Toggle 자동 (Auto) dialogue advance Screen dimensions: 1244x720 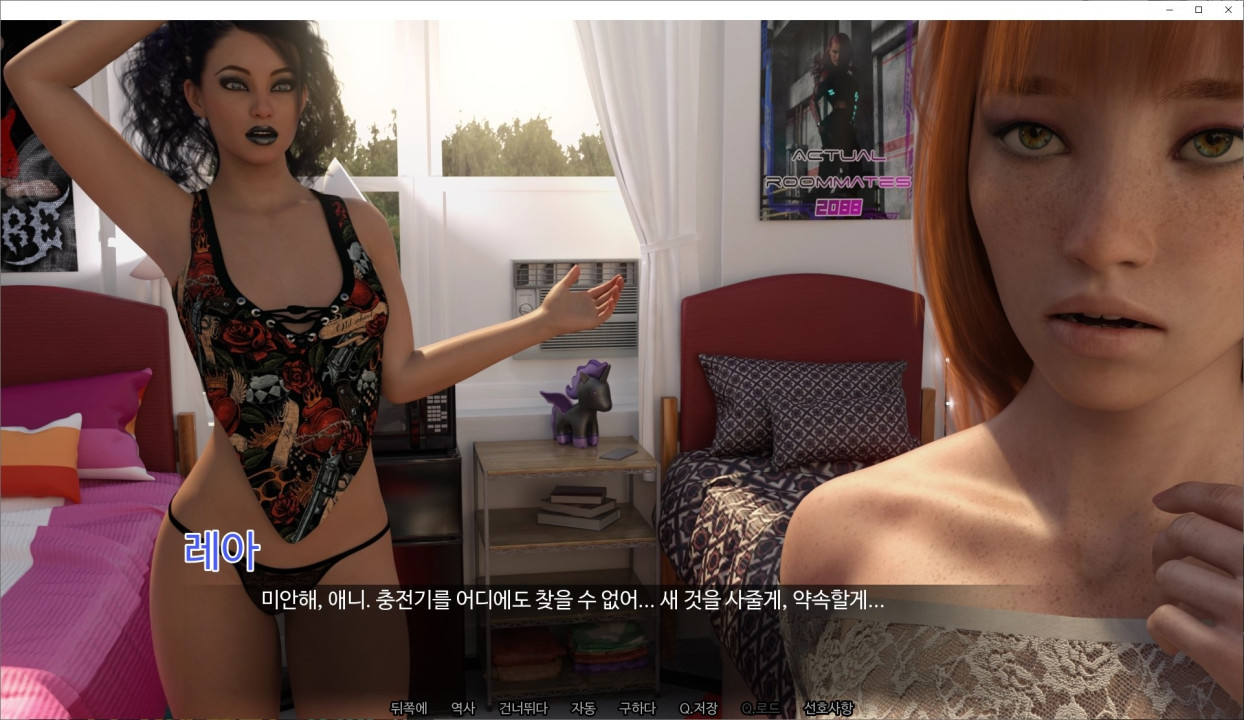point(583,708)
